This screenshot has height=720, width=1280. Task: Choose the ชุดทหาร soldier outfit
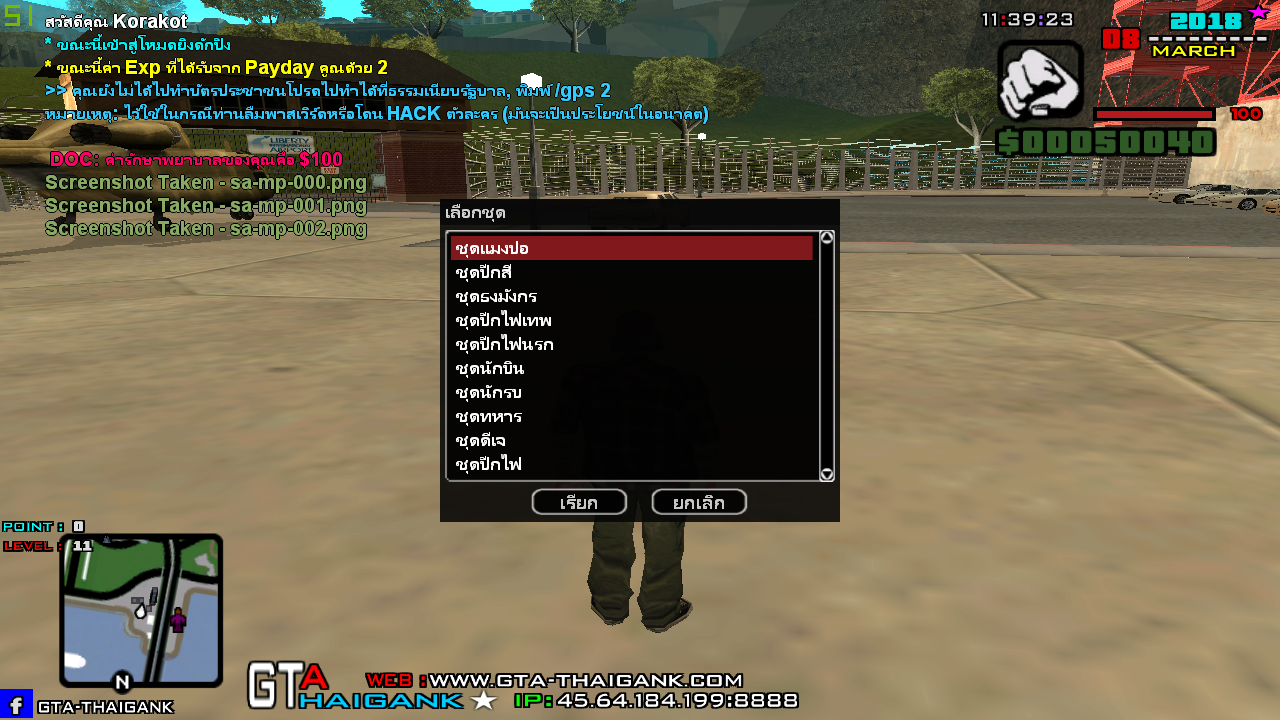coord(631,416)
